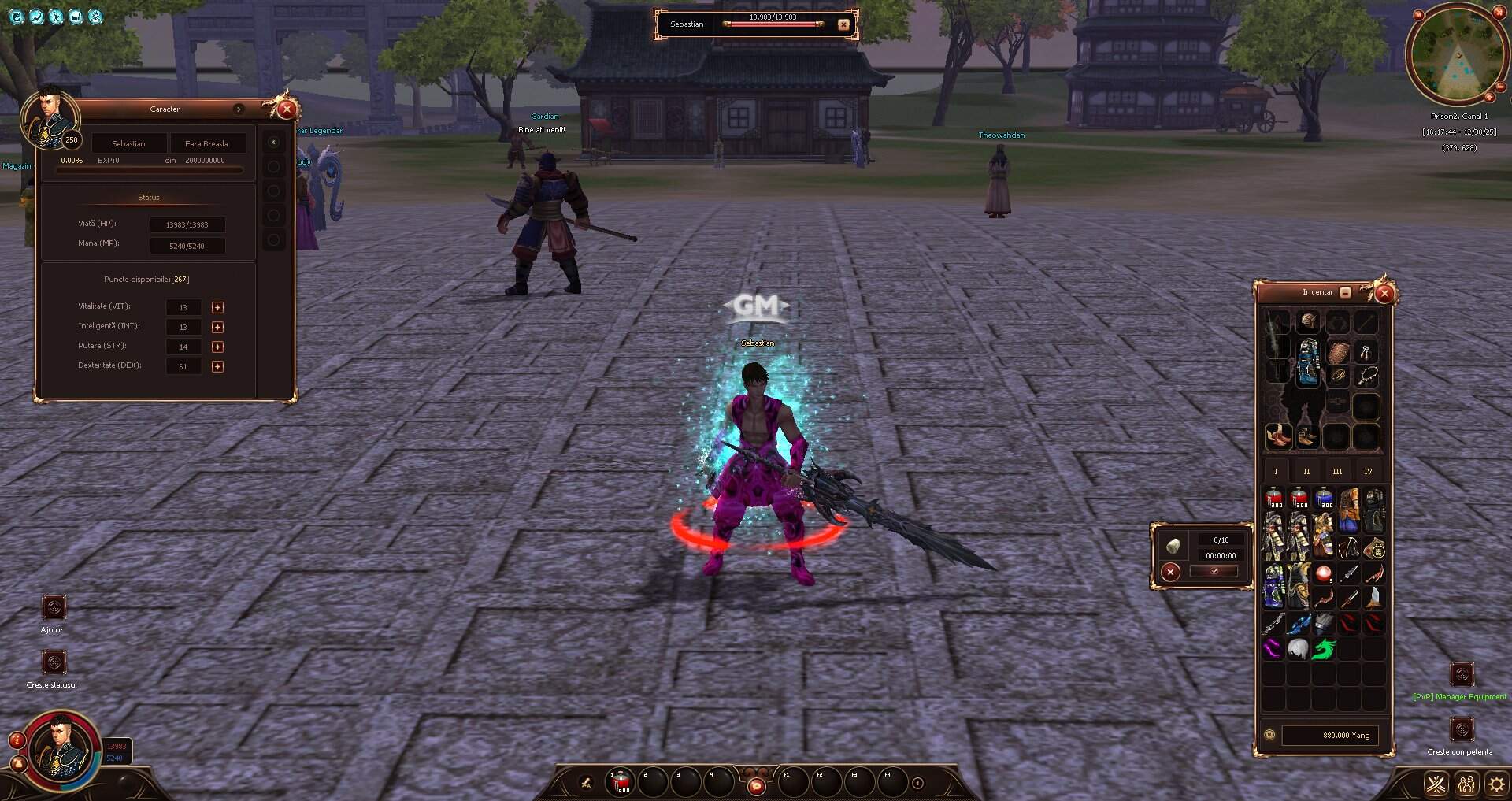Minimize the Inventar window with its small icon
1512x801 pixels.
(1344, 291)
